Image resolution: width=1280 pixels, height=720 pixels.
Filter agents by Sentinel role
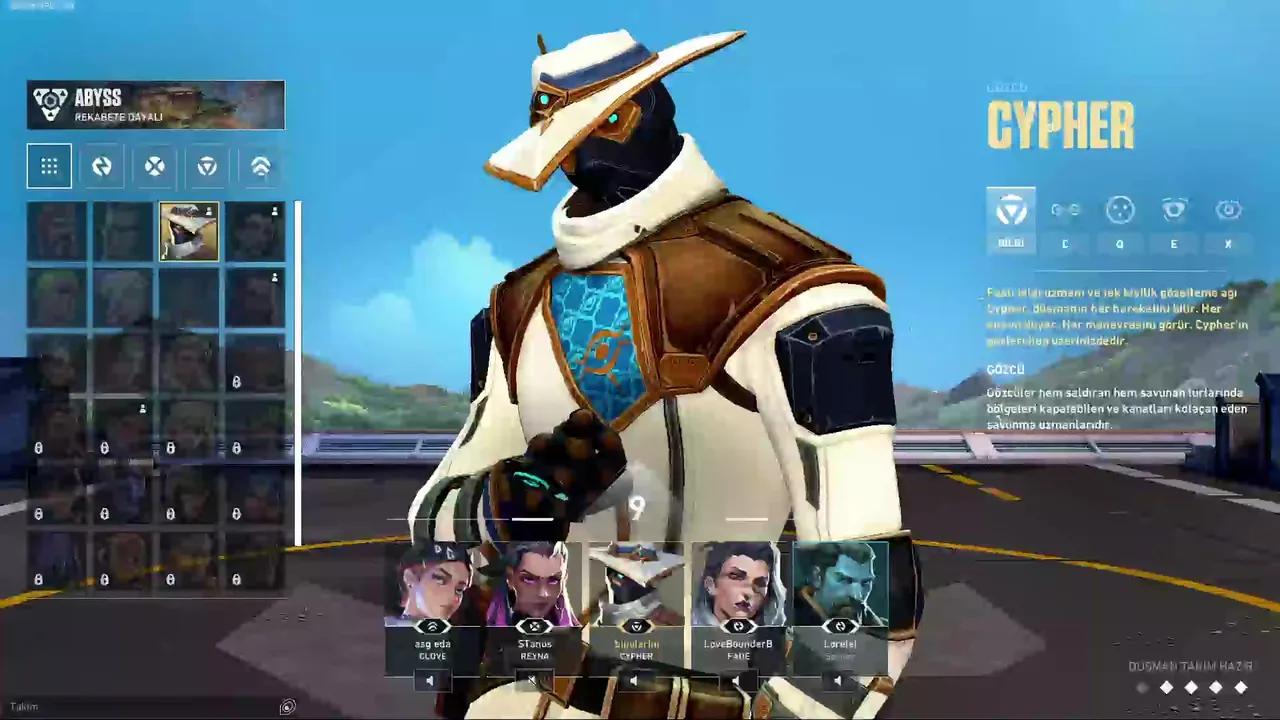pyautogui.click(x=206, y=166)
